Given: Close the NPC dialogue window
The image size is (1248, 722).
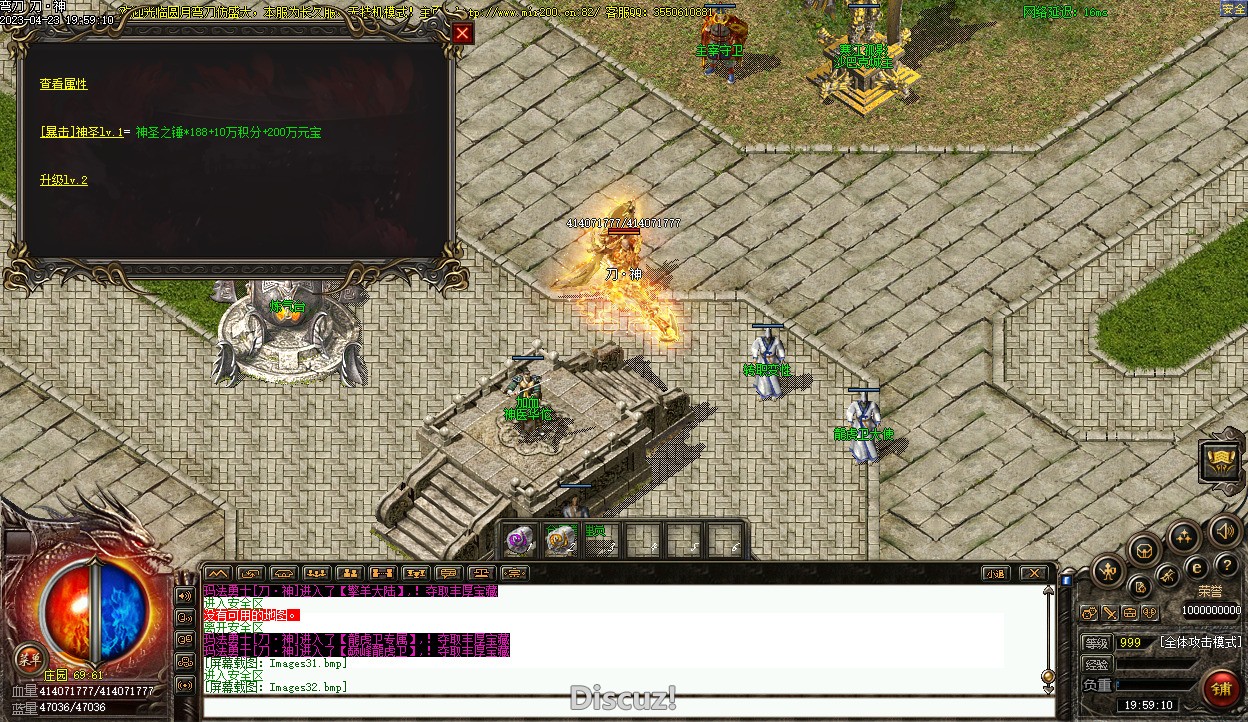Looking at the screenshot, I should (461, 33).
